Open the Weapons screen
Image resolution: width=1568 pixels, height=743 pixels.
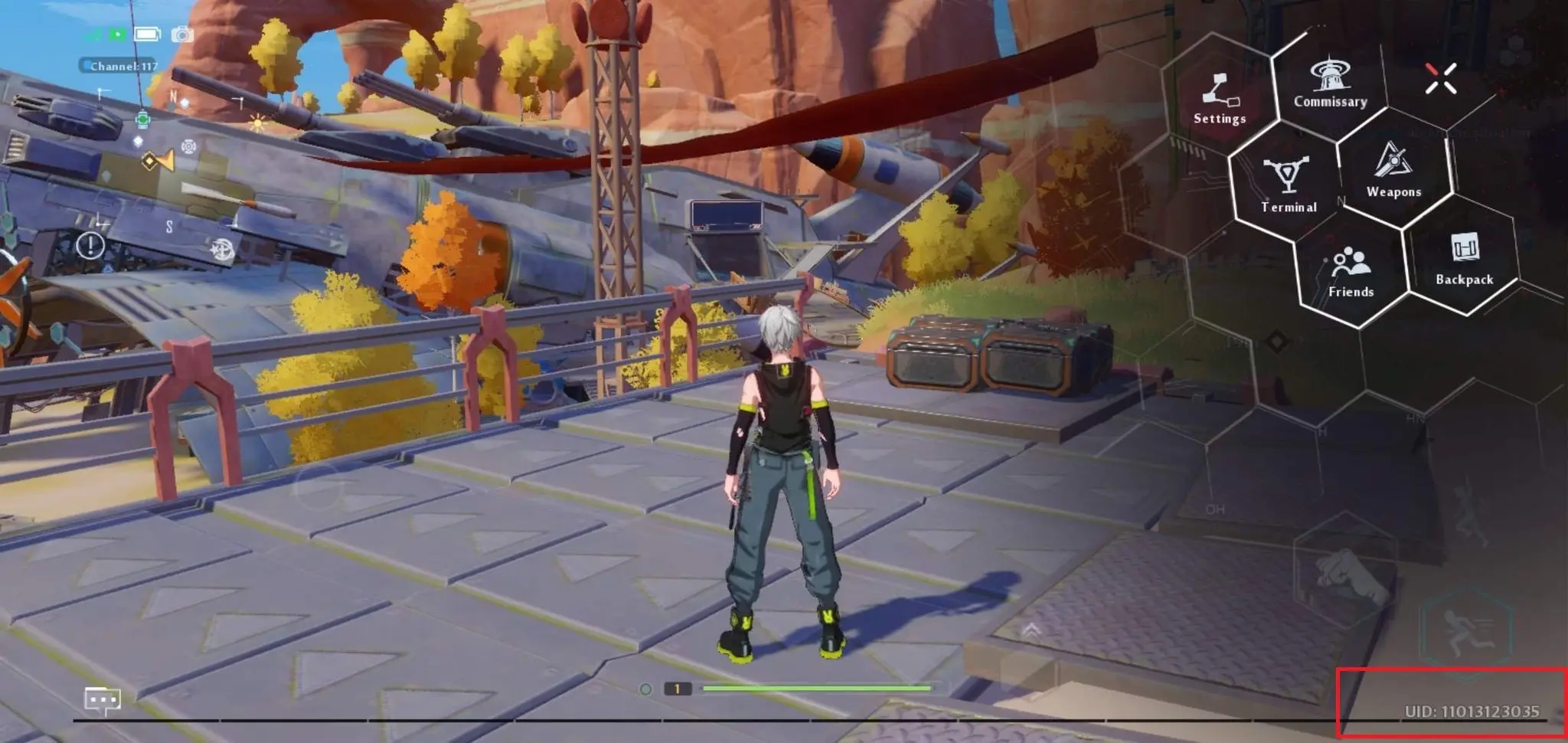click(1393, 169)
